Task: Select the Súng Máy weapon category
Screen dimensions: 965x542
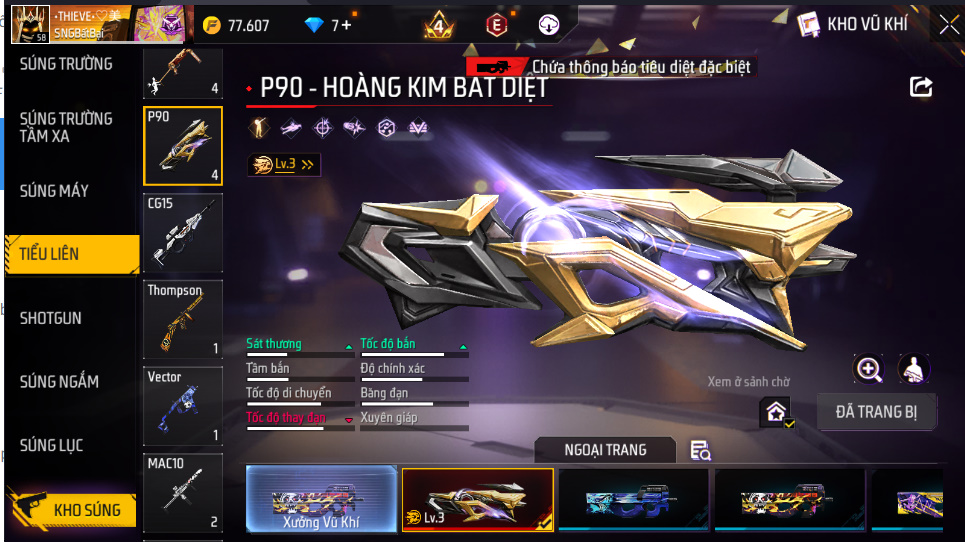Action: (54, 190)
